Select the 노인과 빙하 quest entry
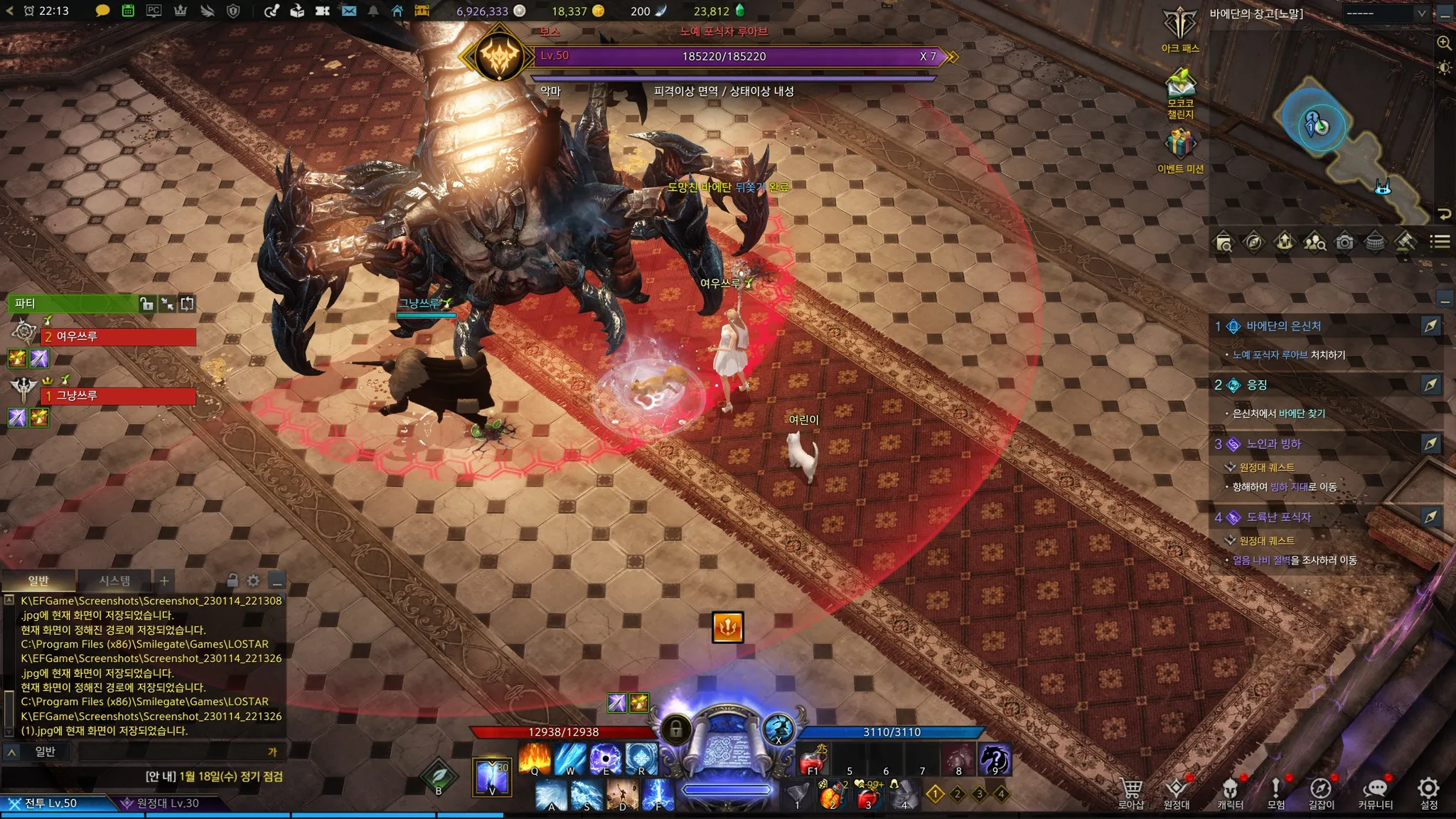The height and width of the screenshot is (819, 1456). pos(1273,444)
